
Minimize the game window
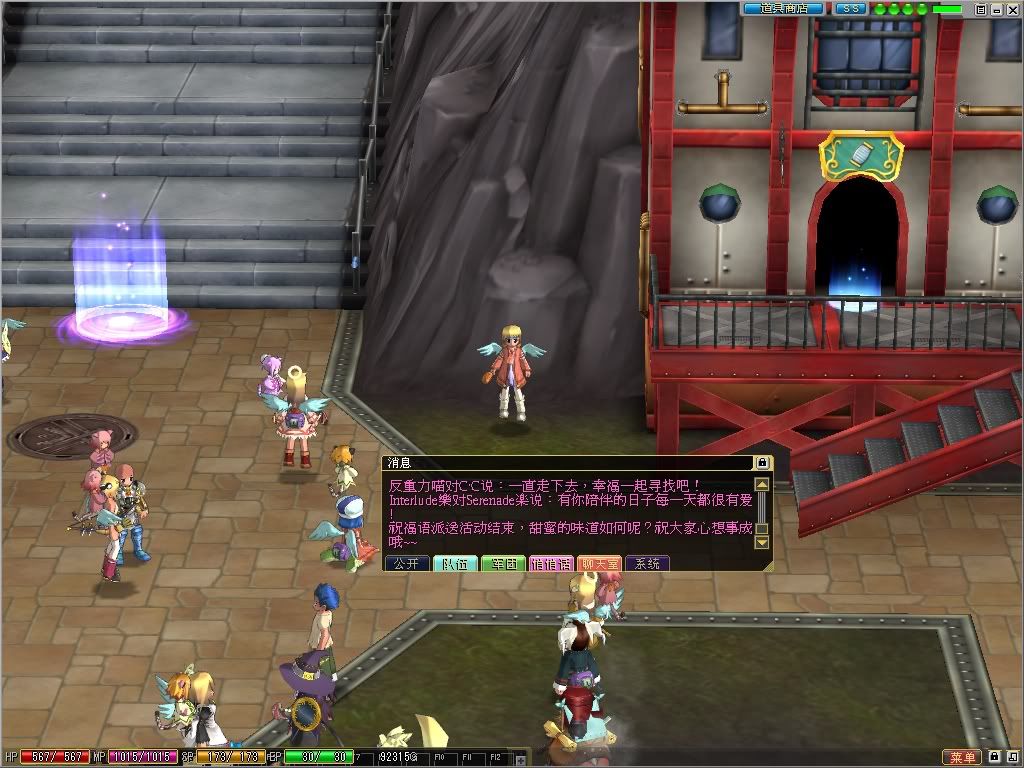pyautogui.click(x=998, y=8)
